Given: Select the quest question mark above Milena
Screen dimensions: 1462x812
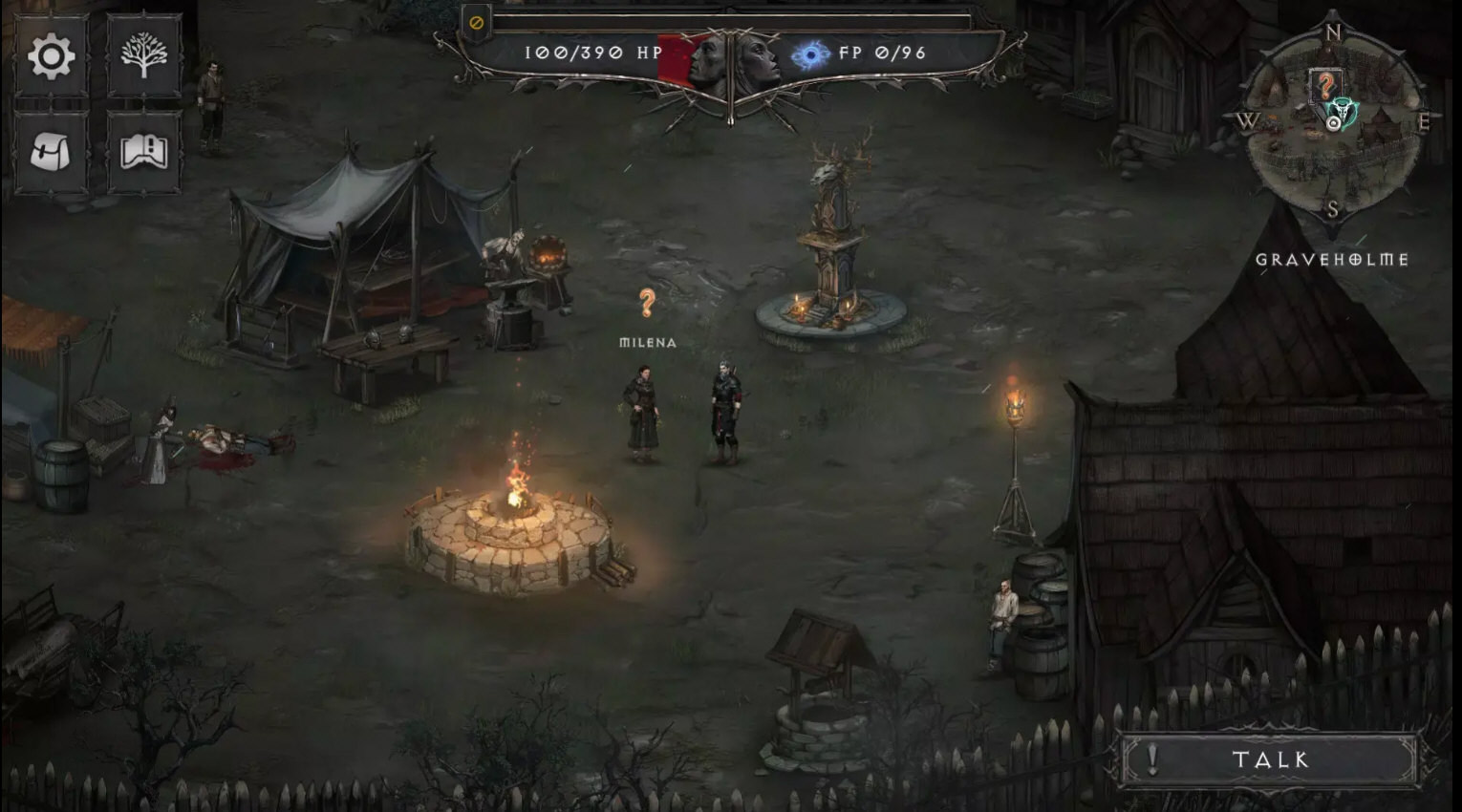Looking at the screenshot, I should click(647, 304).
